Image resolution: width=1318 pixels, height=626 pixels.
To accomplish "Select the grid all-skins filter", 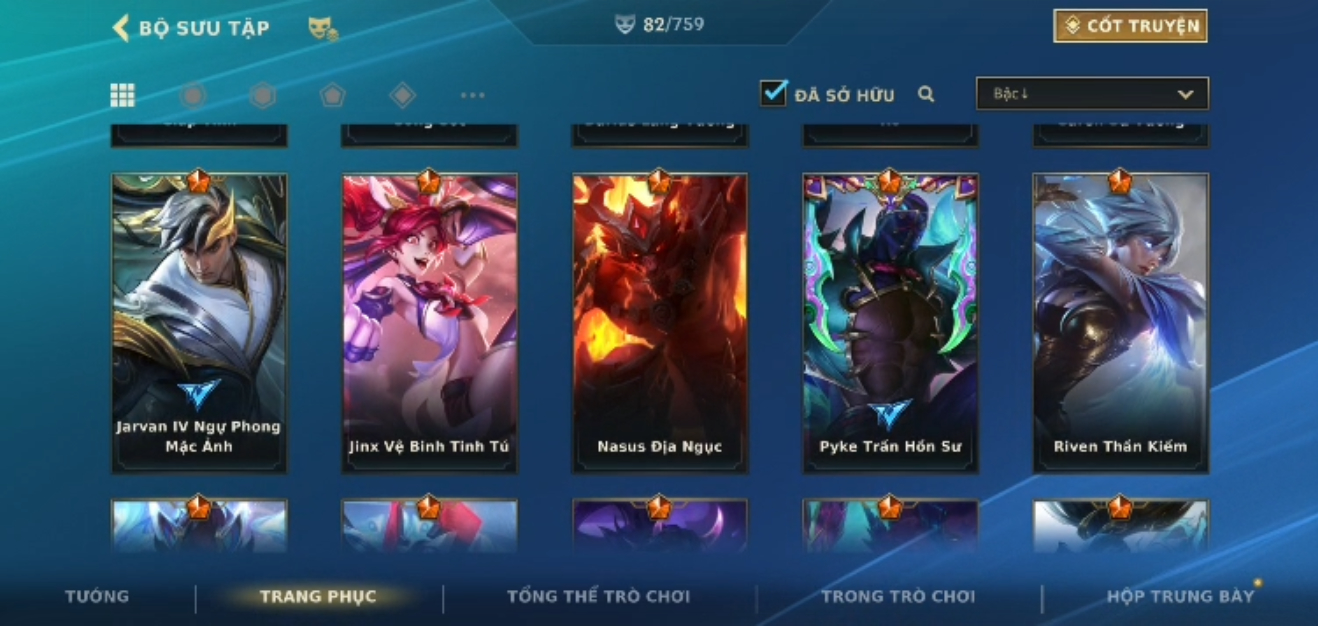I will click(x=122, y=95).
